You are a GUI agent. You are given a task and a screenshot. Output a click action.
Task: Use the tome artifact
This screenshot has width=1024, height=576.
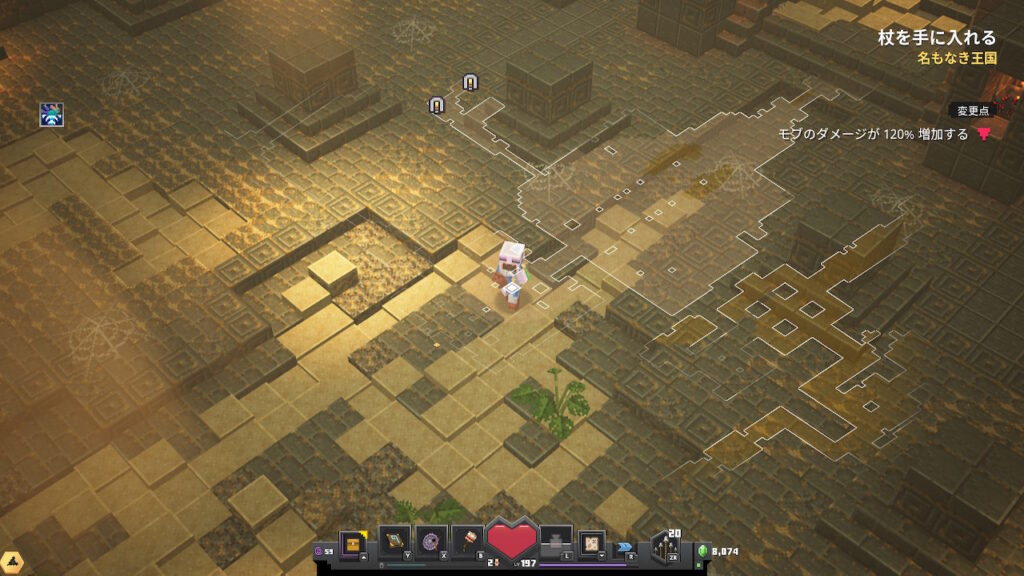click(x=393, y=541)
